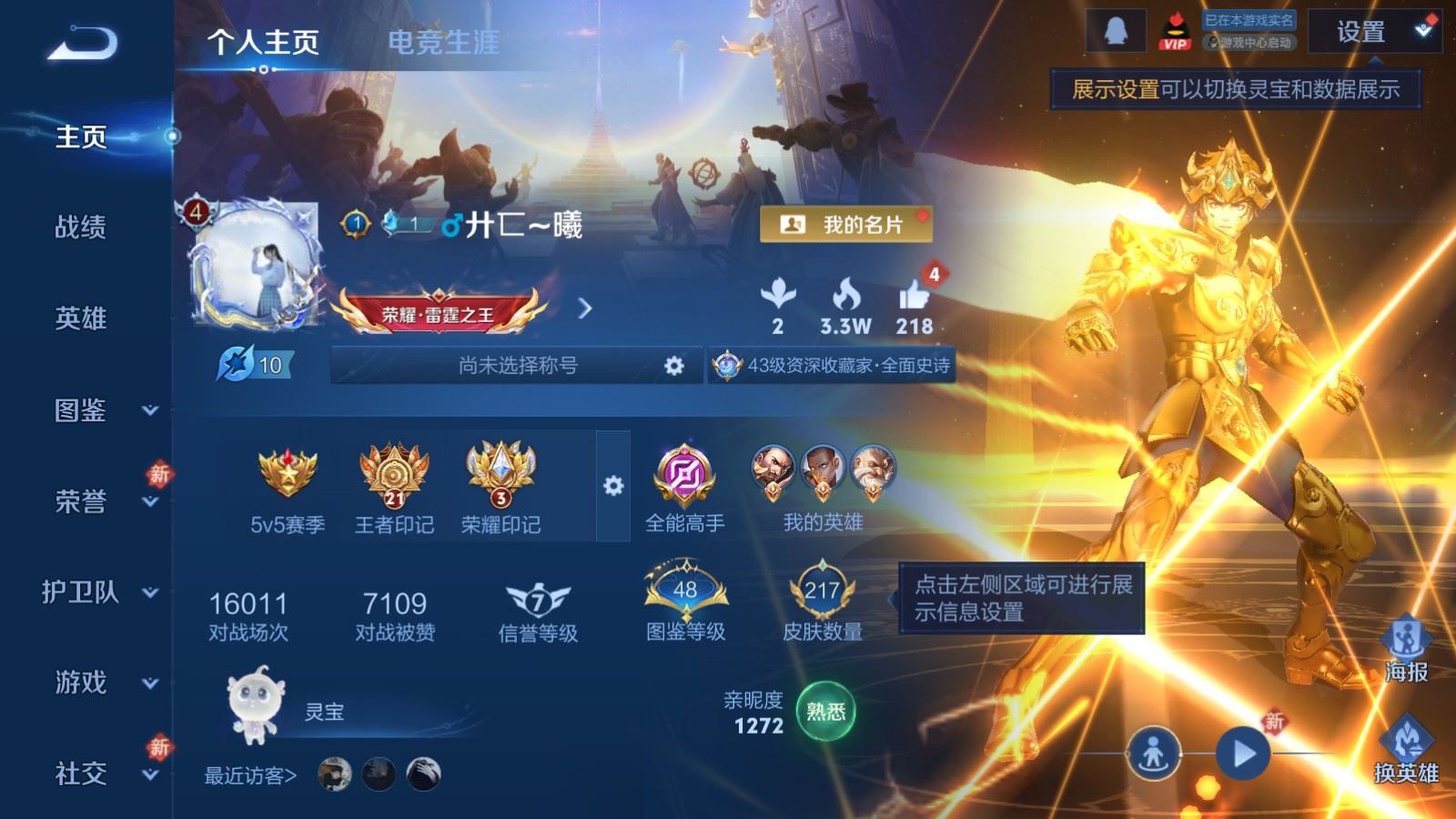Image resolution: width=1456 pixels, height=819 pixels.
Task: Switch to the 电竞生涯 tab
Action: coord(443,42)
